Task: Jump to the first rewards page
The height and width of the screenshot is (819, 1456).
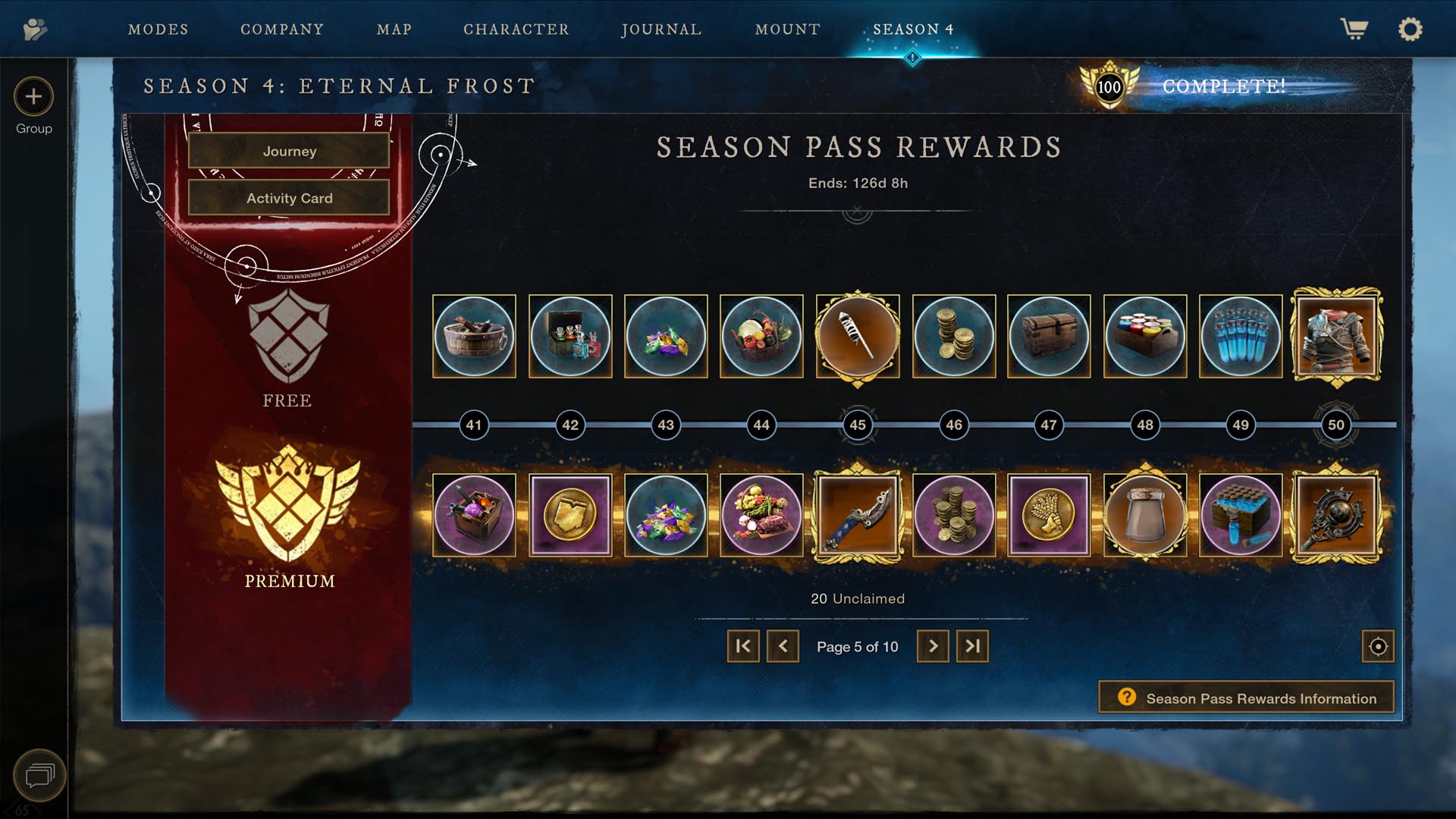Action: pos(742,646)
